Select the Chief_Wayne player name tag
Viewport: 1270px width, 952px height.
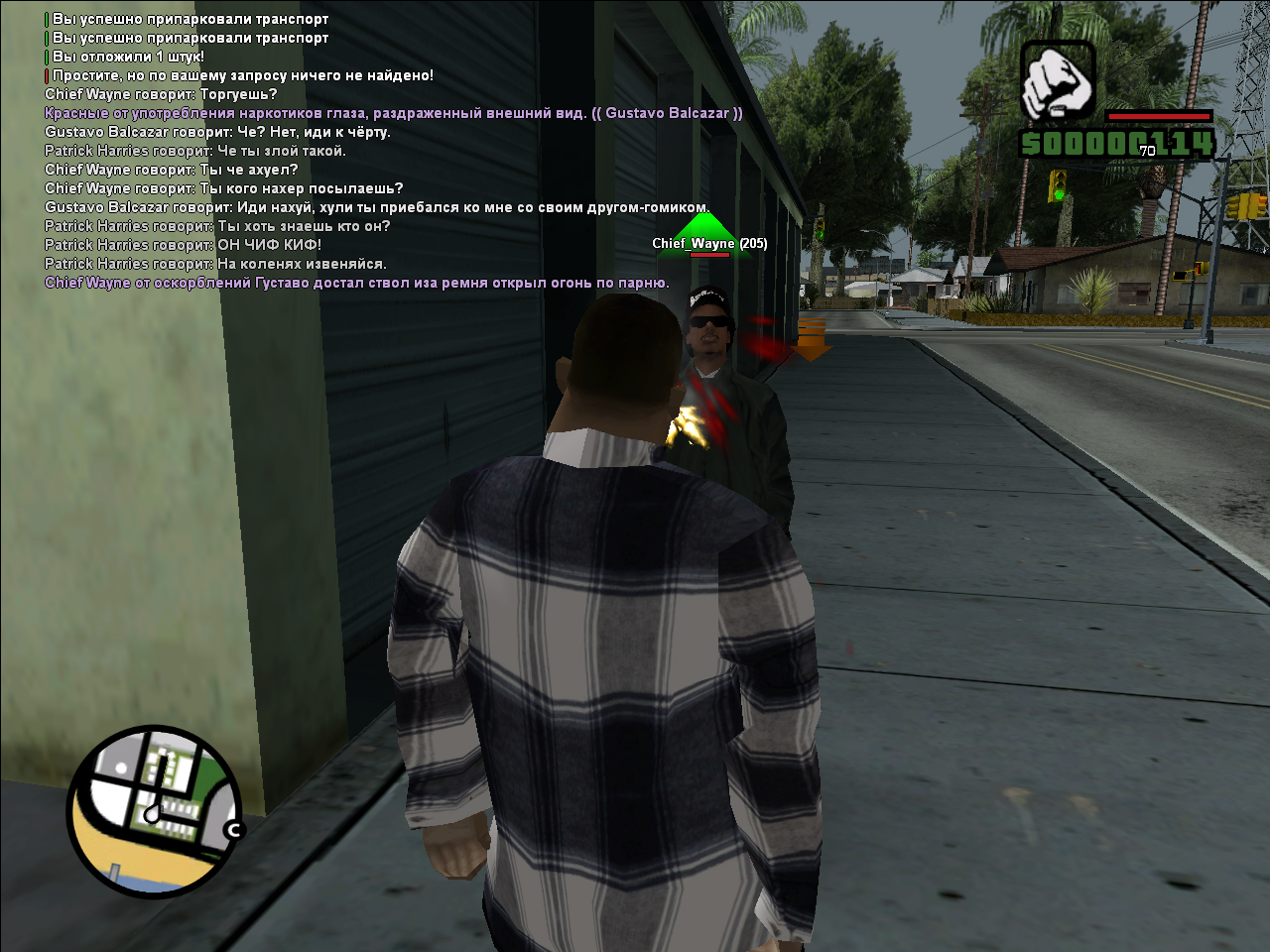[x=708, y=243]
